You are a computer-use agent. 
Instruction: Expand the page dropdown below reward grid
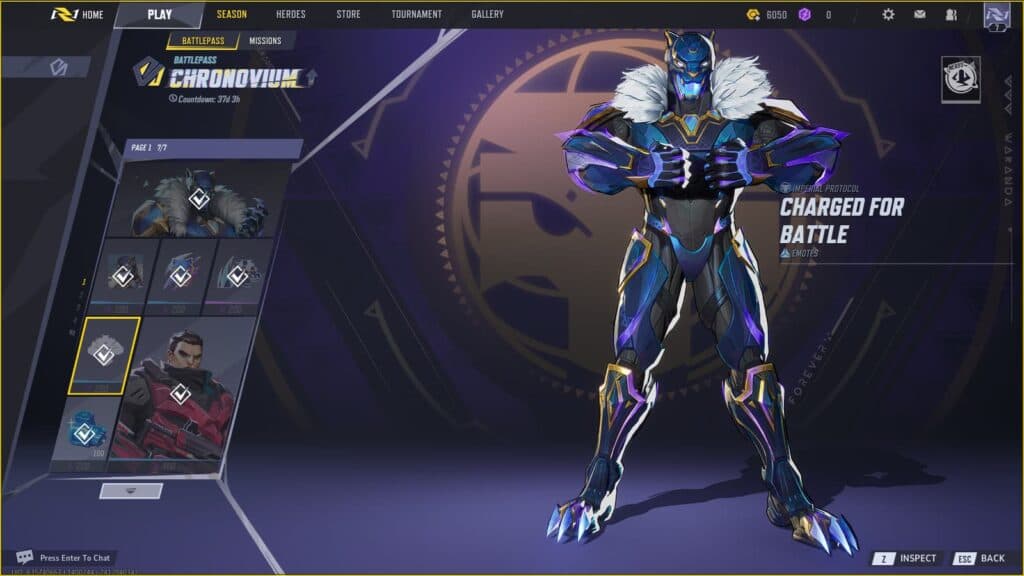pos(131,491)
